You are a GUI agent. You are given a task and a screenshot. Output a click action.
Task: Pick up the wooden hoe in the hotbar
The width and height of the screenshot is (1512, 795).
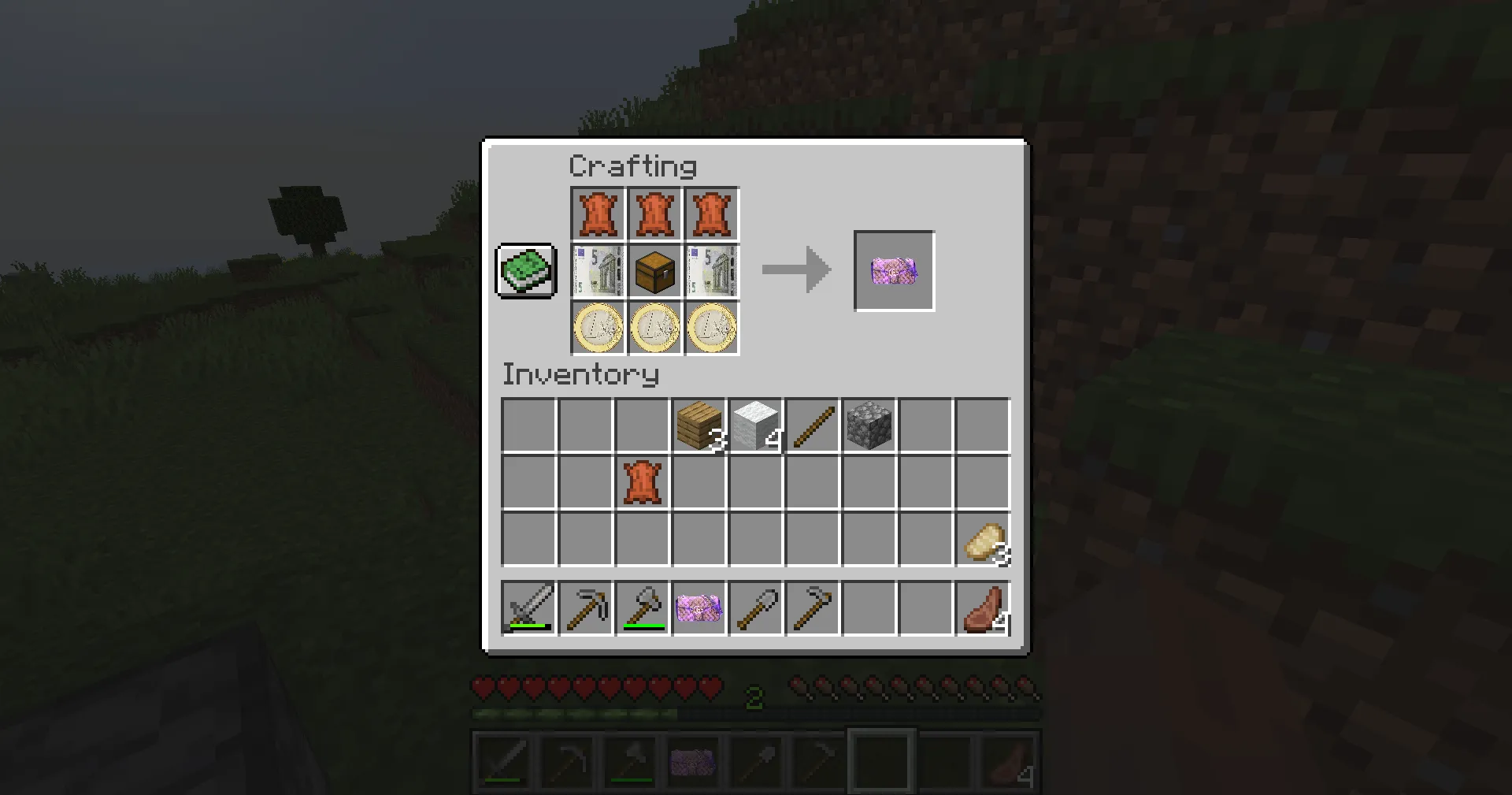pyautogui.click(x=812, y=607)
